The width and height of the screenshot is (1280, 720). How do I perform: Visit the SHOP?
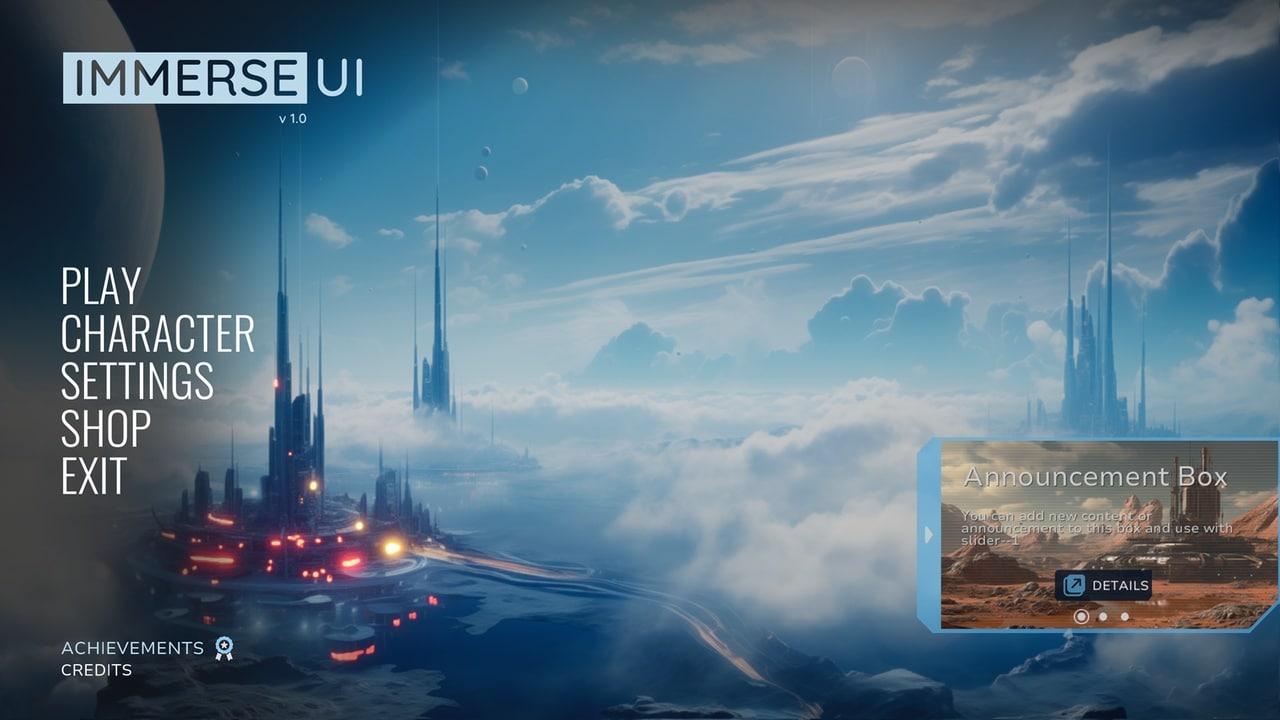point(105,430)
